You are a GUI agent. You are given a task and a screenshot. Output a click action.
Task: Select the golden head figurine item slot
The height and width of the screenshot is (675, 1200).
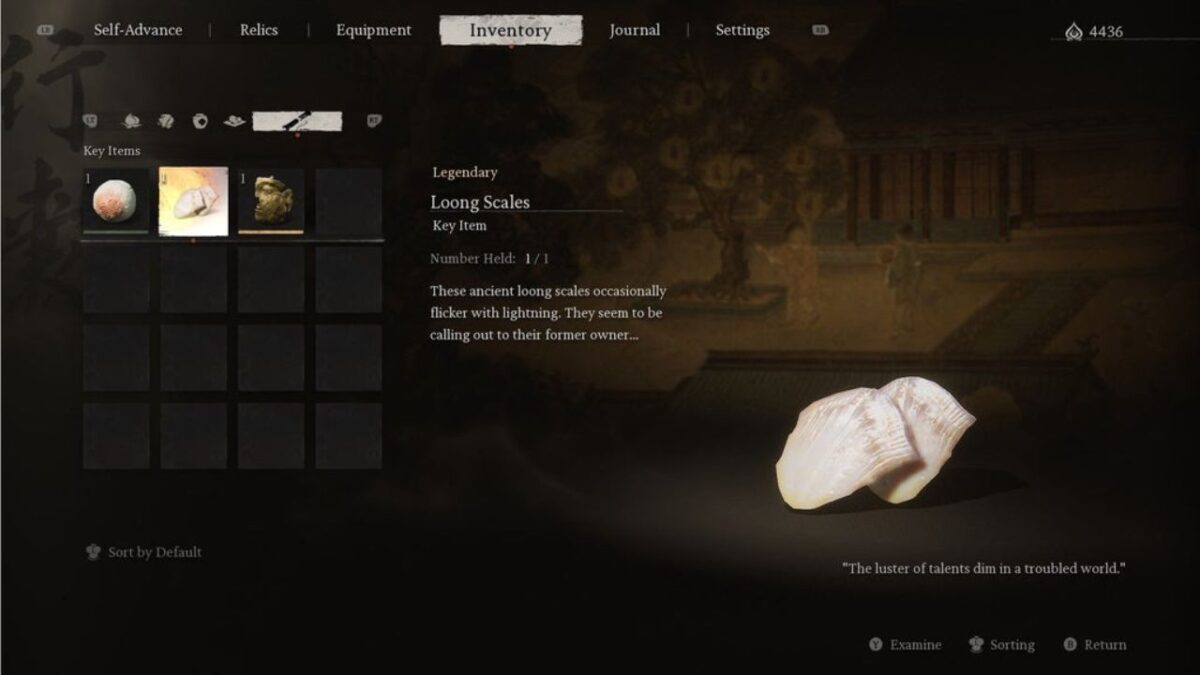271,201
